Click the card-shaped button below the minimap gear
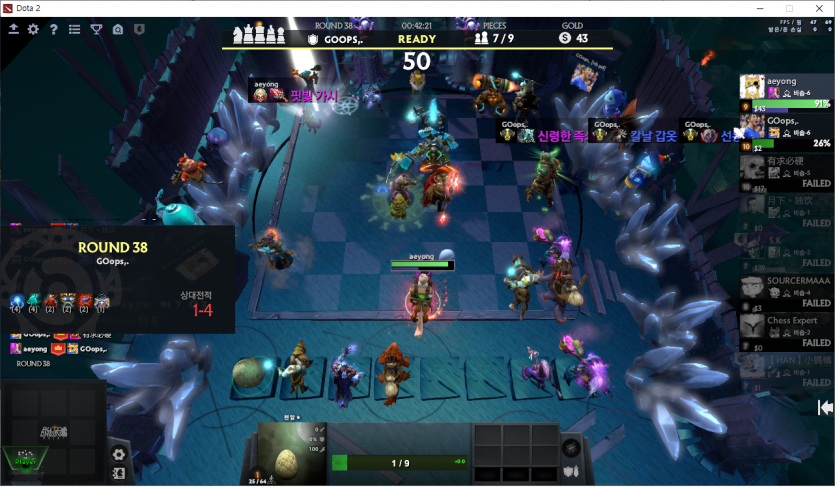The height and width of the screenshot is (488, 835). click(119, 473)
